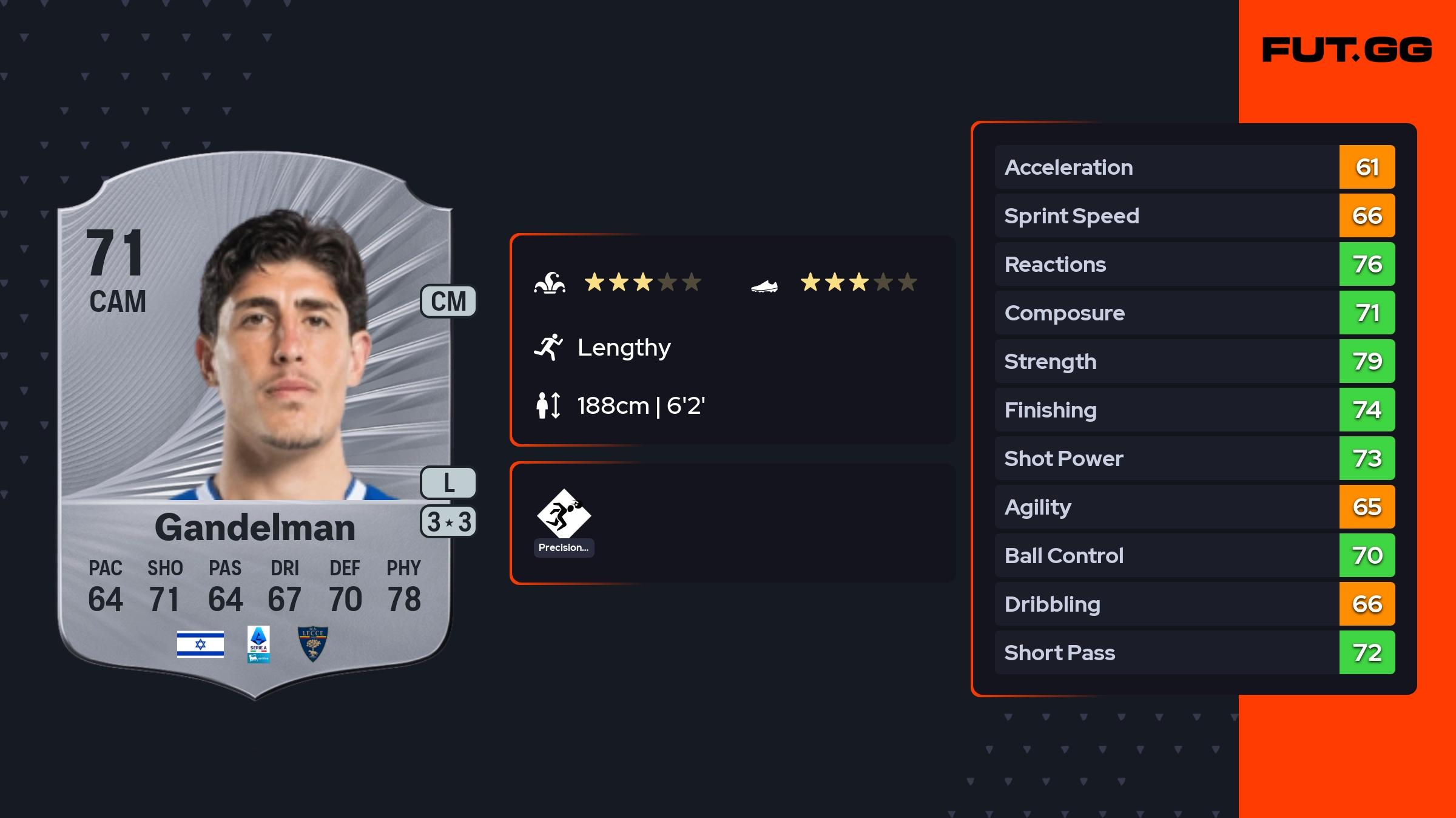
Task: Choose the Short Pass stat row
Action: coord(1194,652)
